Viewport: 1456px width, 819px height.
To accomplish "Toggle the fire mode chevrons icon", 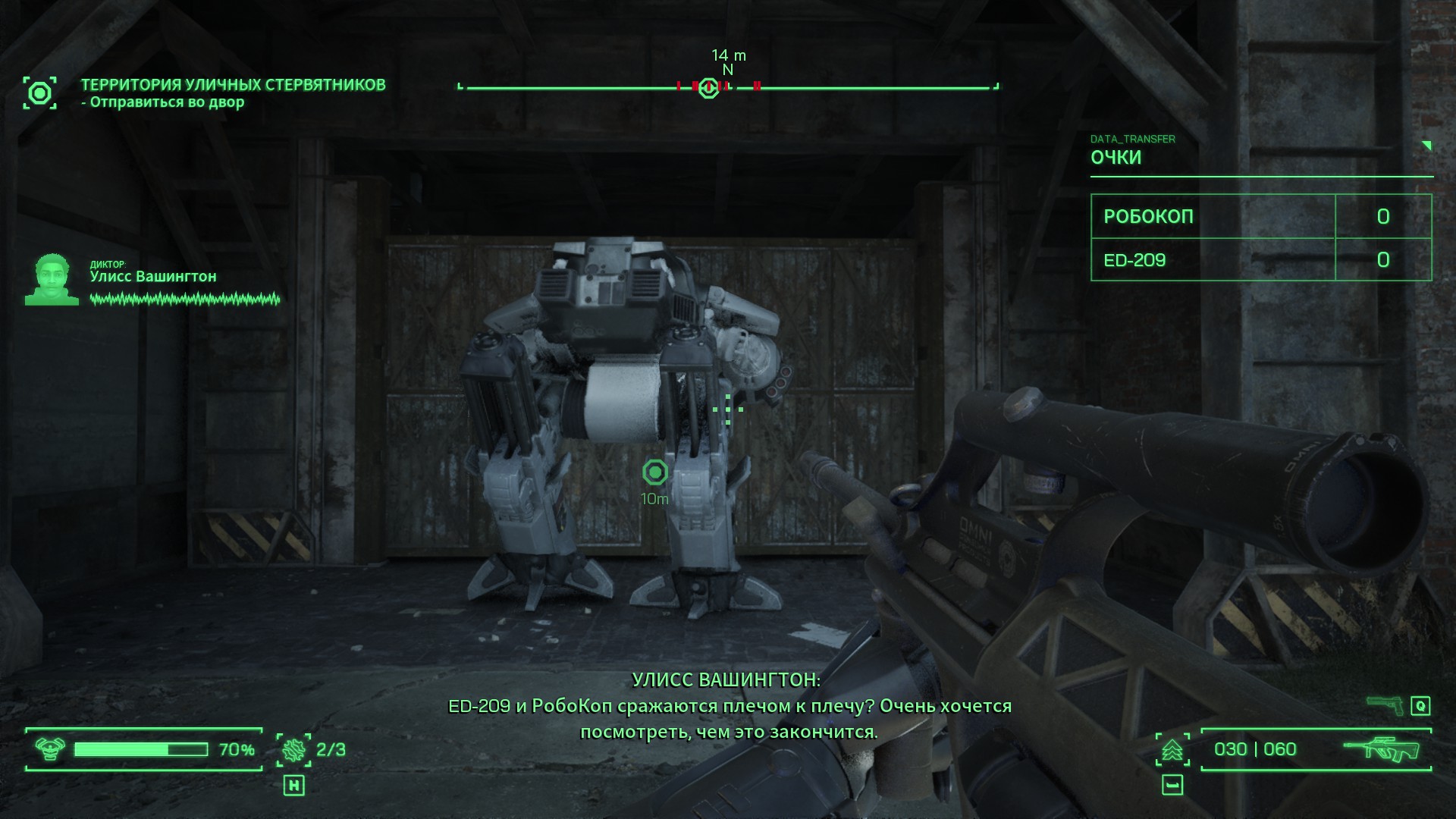I will 1172,750.
